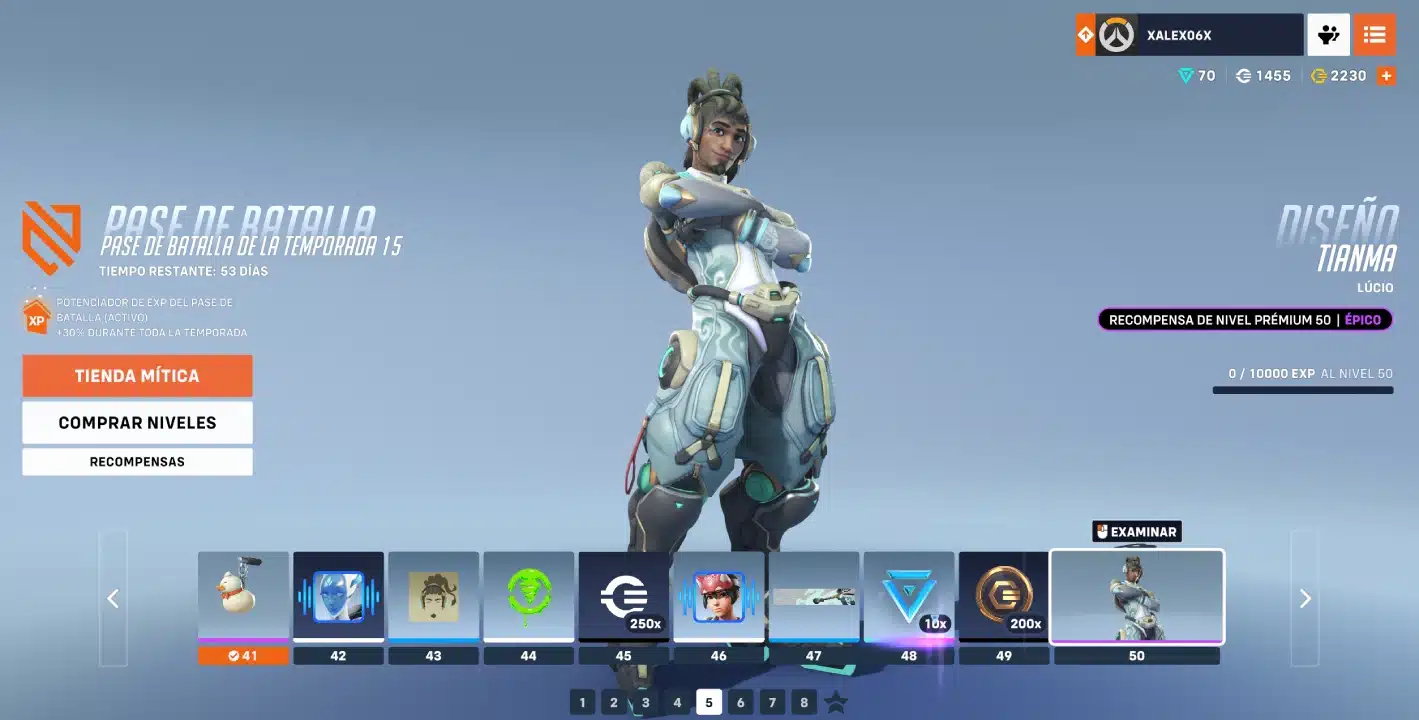
Task: Open the Recompensas list
Action: [137, 462]
